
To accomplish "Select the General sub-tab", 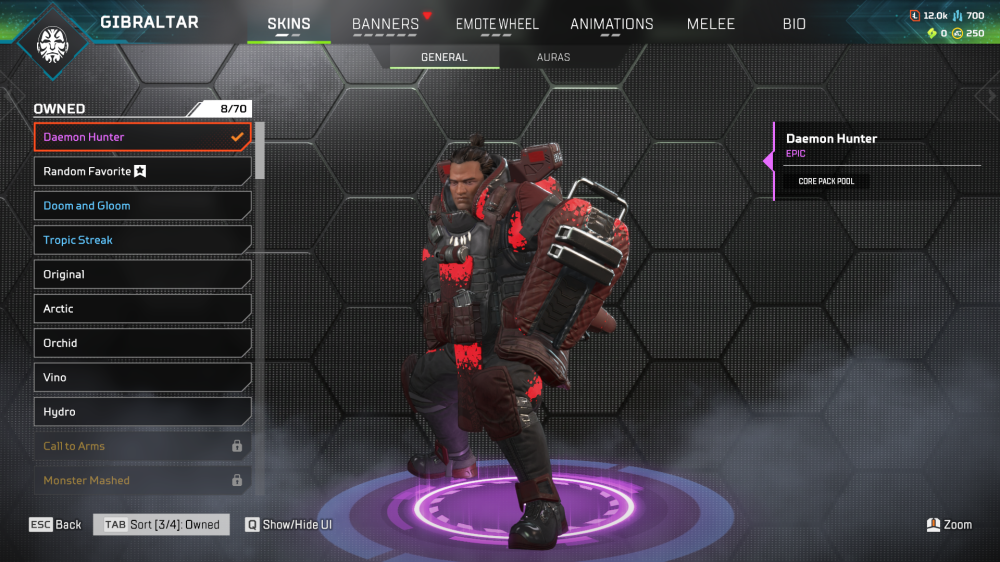I will (444, 57).
